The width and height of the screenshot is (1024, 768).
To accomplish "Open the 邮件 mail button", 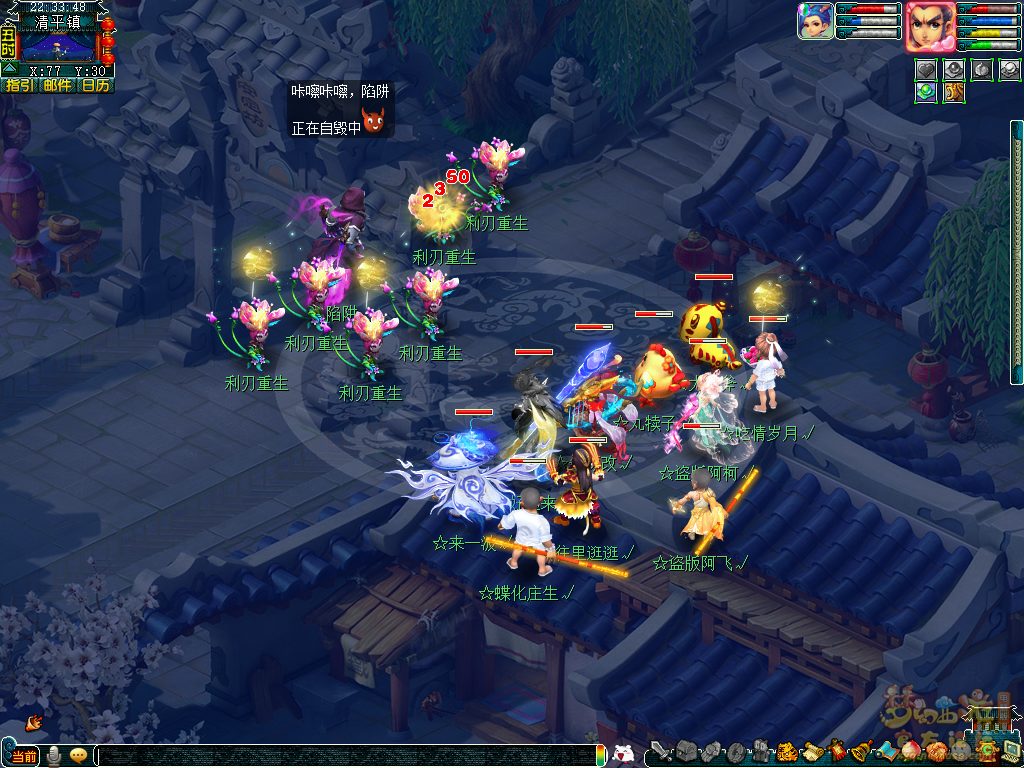I will (57, 86).
